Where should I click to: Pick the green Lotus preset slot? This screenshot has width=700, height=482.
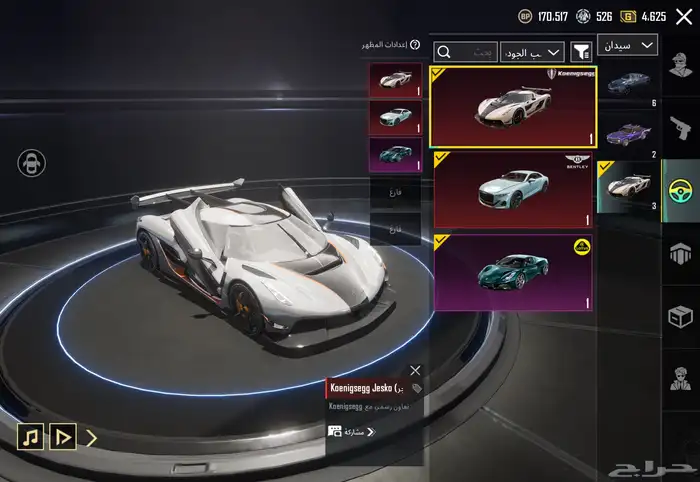[x=395, y=155]
